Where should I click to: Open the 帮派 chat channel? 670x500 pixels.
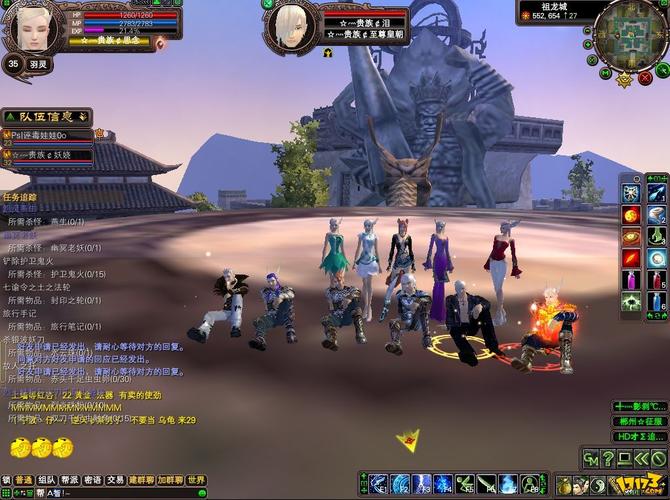[x=70, y=480]
